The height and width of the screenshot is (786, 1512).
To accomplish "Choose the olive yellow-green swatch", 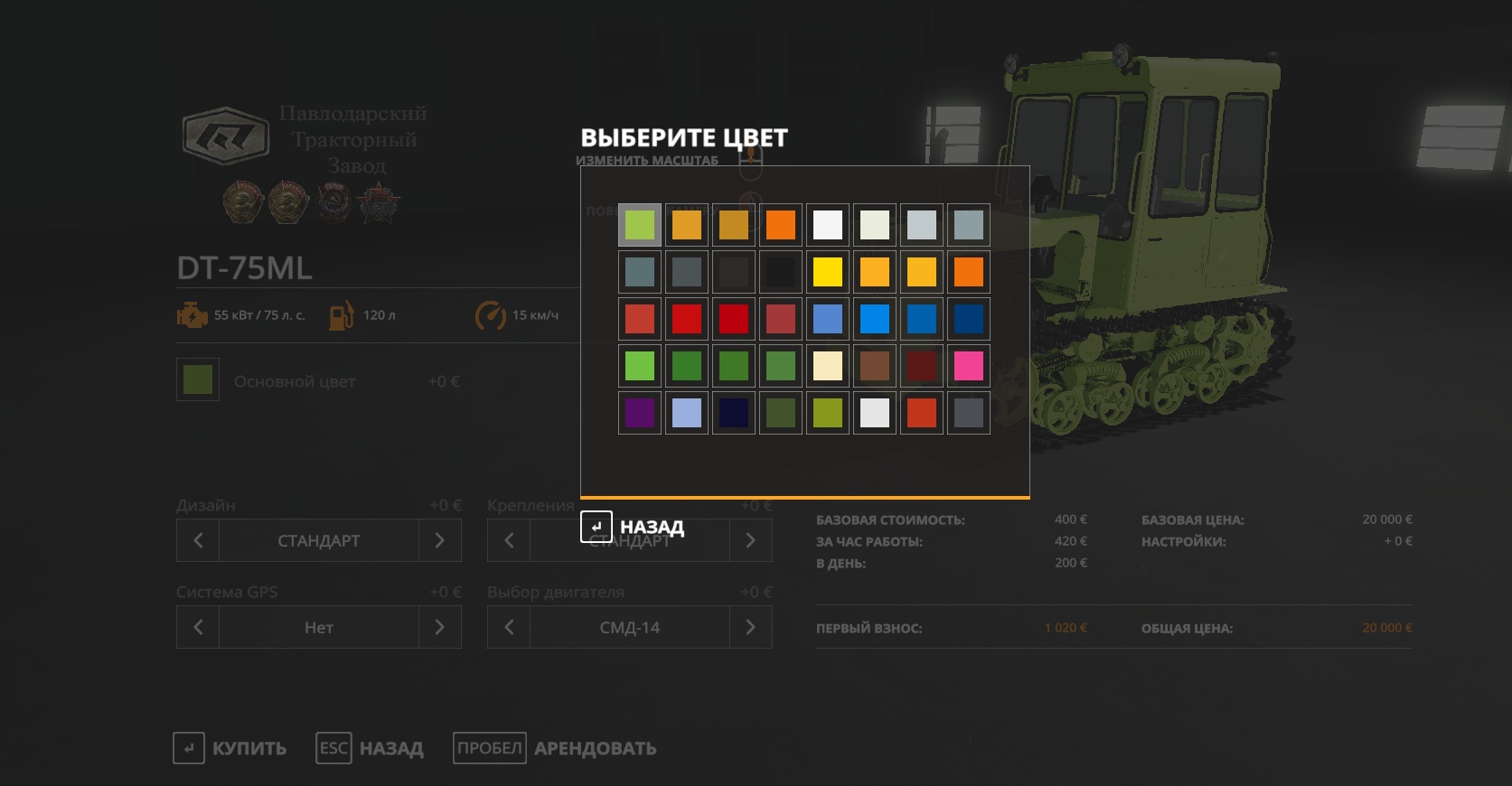I will (827, 413).
